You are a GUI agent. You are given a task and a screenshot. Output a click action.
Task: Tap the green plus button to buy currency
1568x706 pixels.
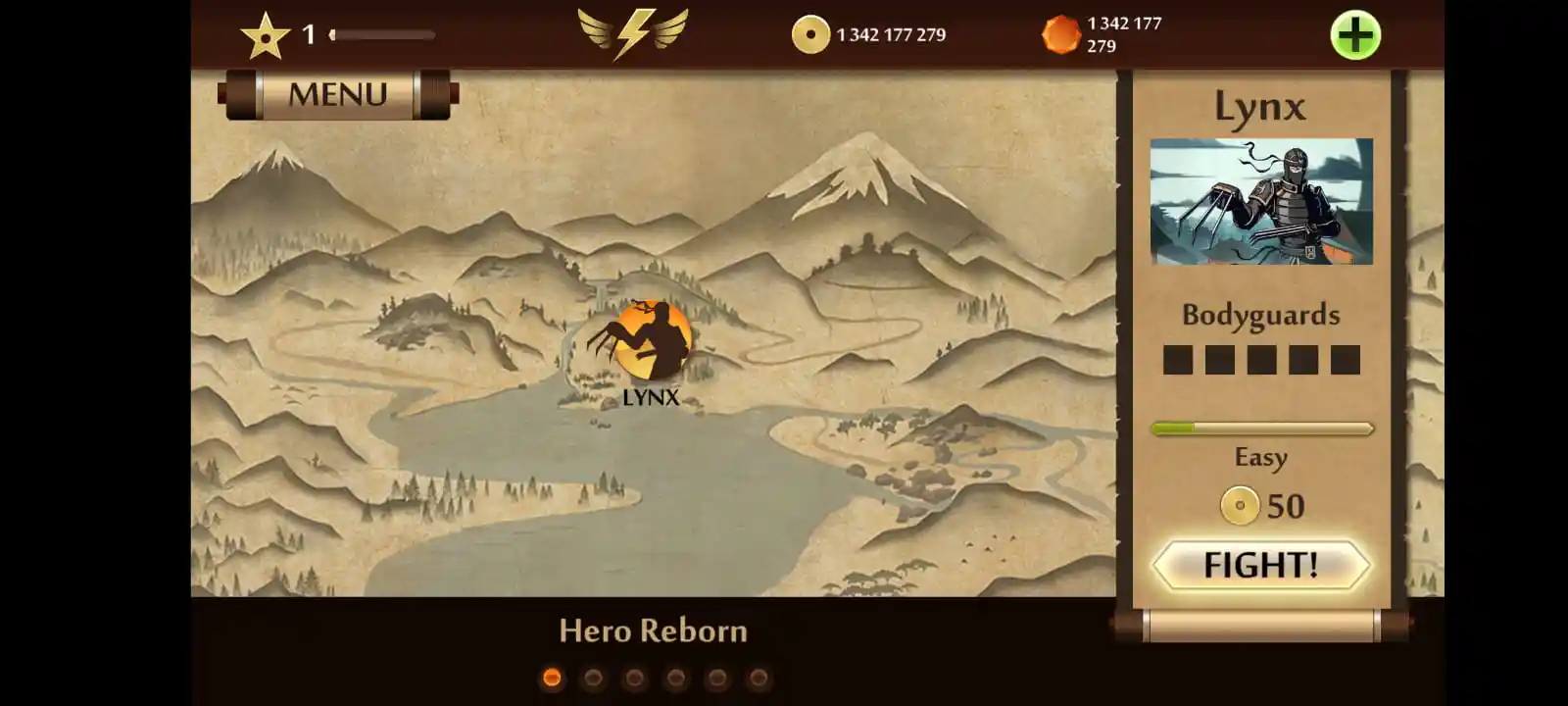(1354, 32)
